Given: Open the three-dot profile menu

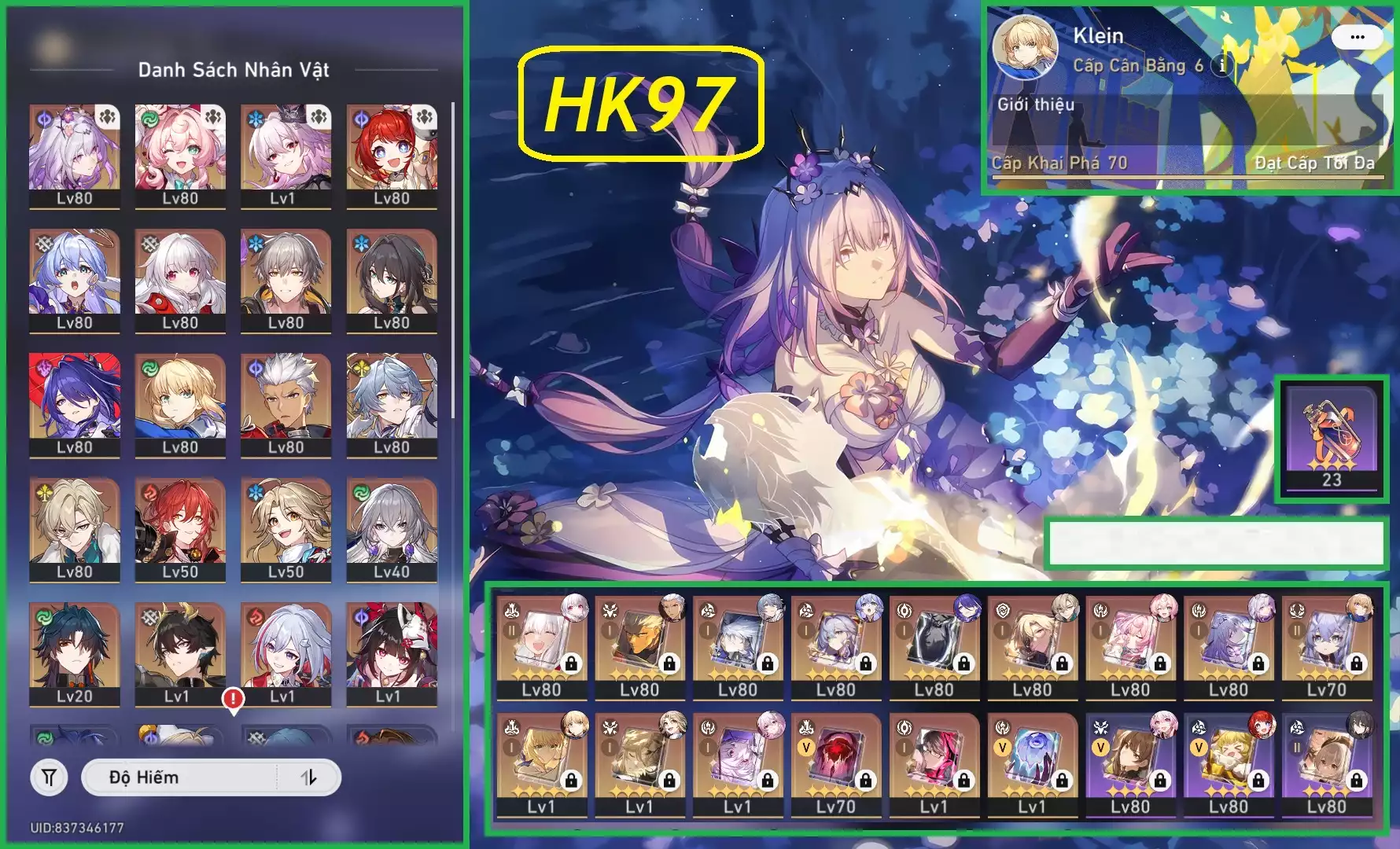Looking at the screenshot, I should 1357,37.
